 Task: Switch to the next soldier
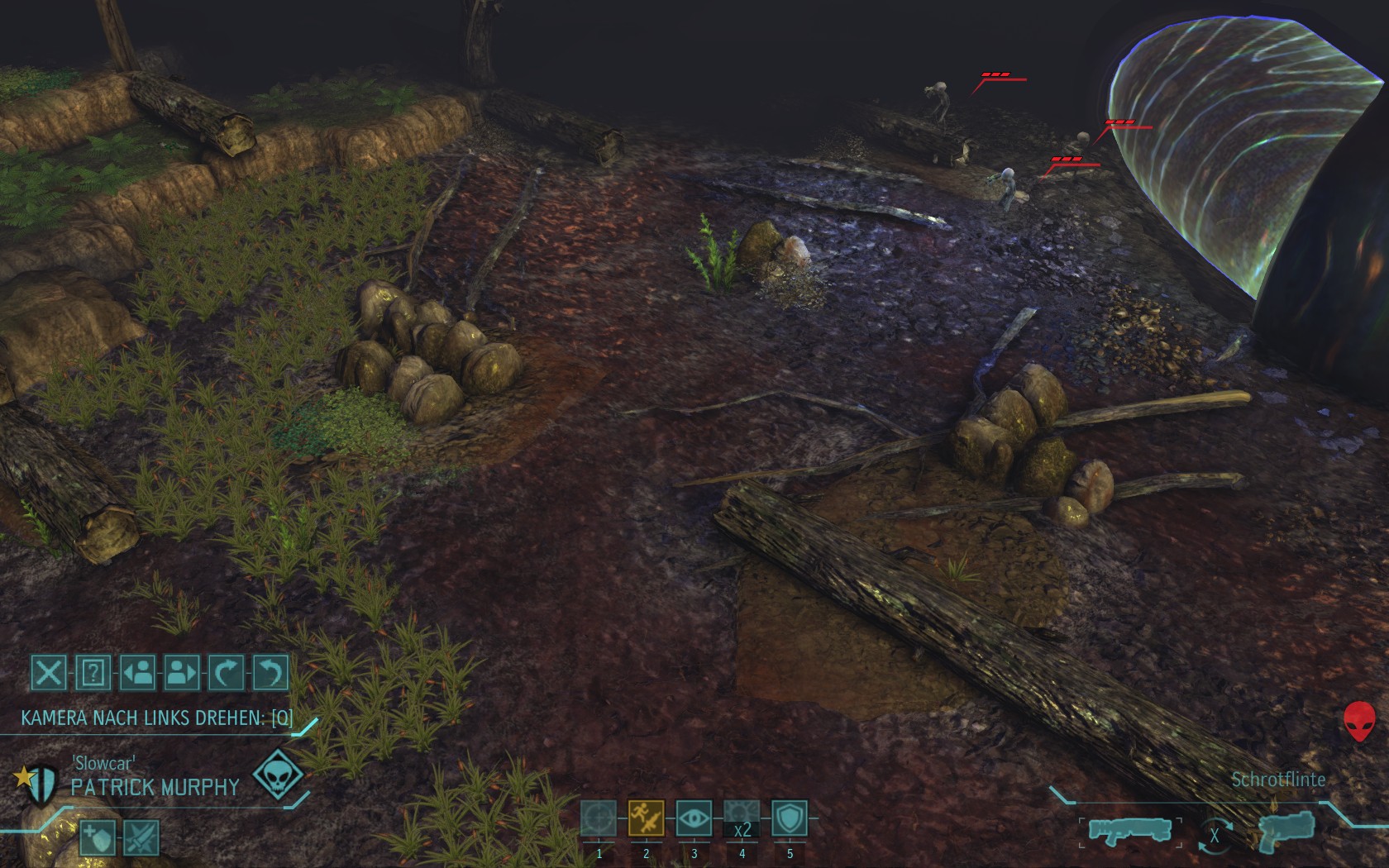182,673
